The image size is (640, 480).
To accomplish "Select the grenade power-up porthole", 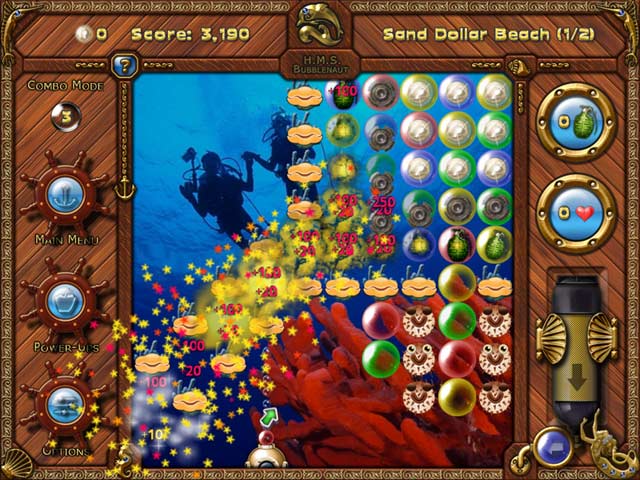I will [575, 122].
